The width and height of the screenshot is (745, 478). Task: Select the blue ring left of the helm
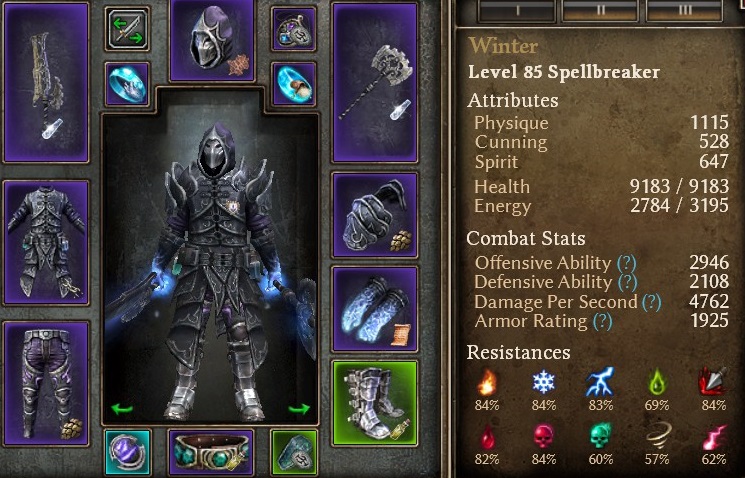[x=127, y=84]
